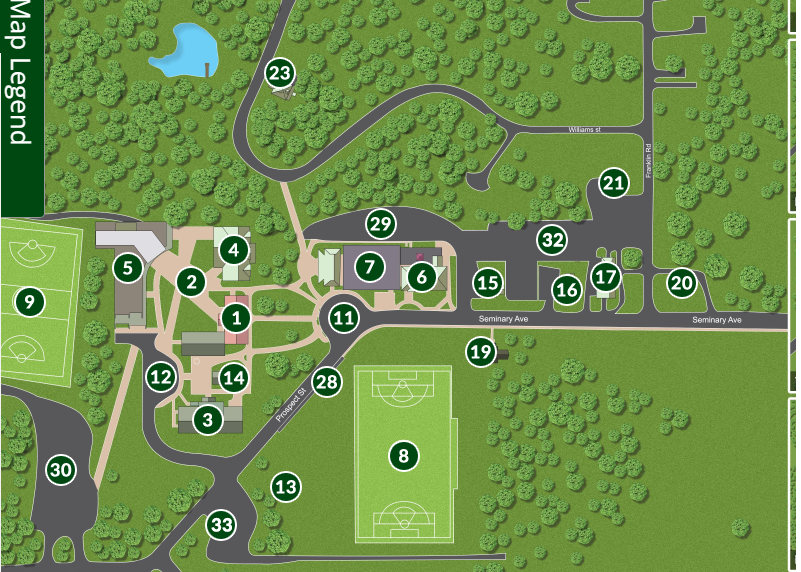Choose marker 5 on the map
This screenshot has height=572, width=801.
pyautogui.click(x=126, y=267)
